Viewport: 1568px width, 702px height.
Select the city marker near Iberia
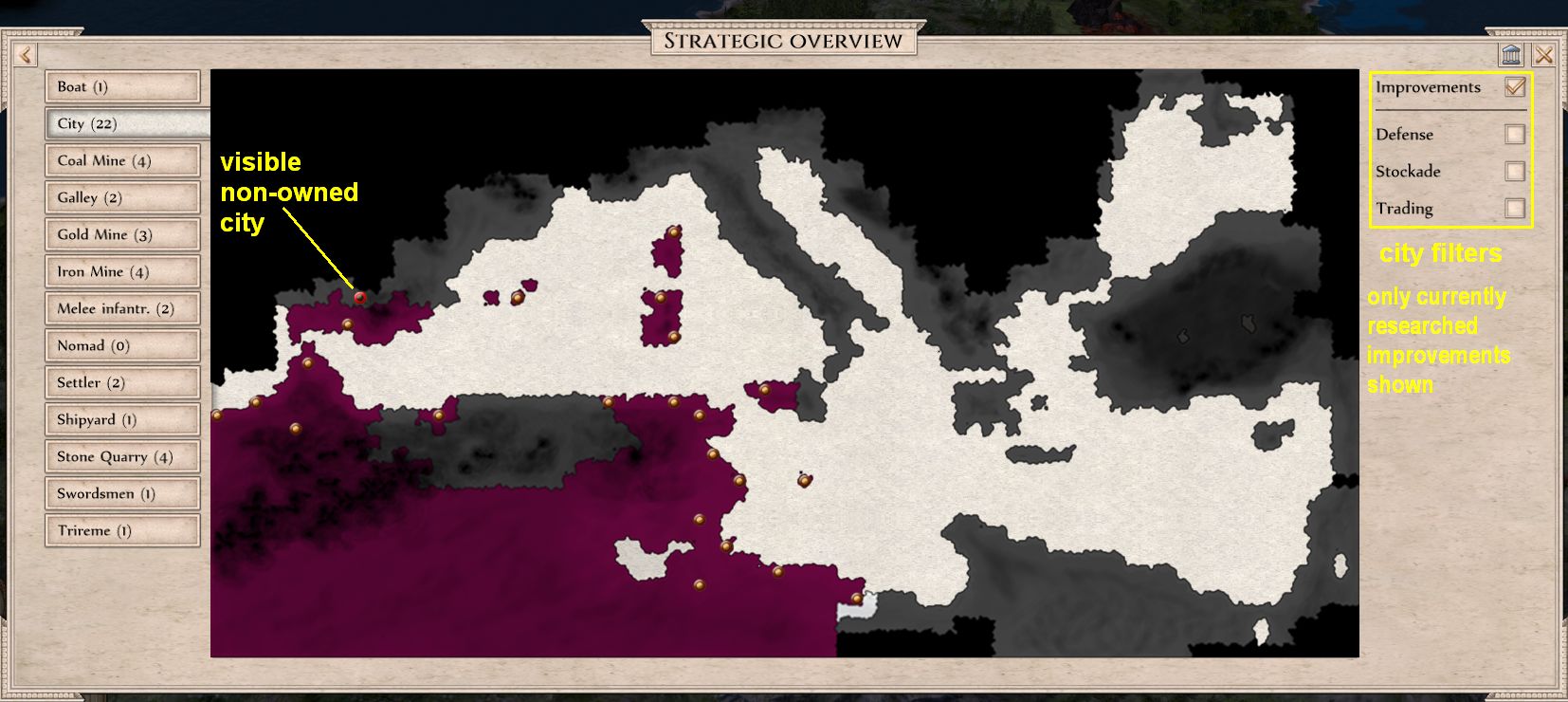(x=347, y=323)
